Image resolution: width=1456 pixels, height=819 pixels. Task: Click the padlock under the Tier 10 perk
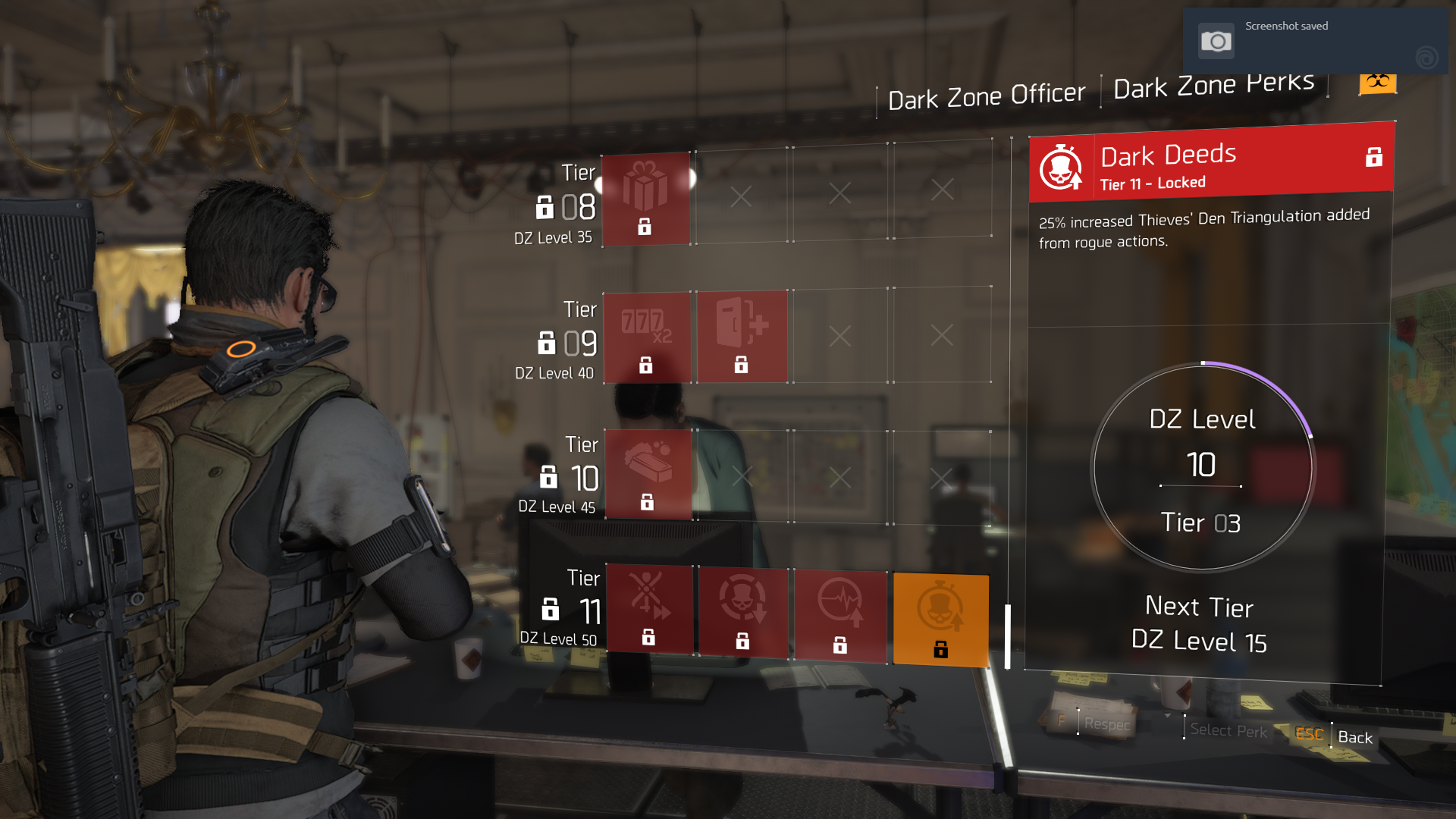tap(647, 500)
